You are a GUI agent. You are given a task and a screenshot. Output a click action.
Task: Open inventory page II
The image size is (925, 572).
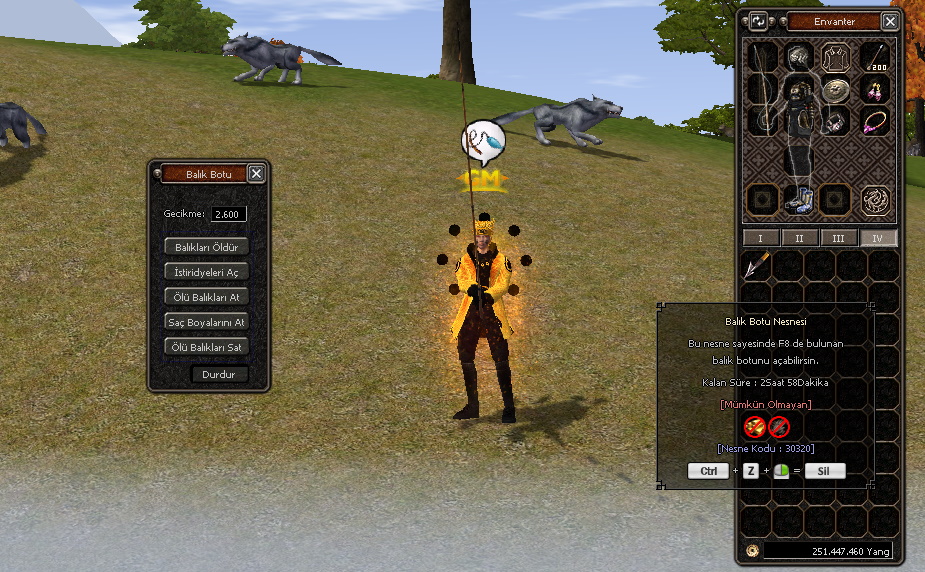[800, 238]
